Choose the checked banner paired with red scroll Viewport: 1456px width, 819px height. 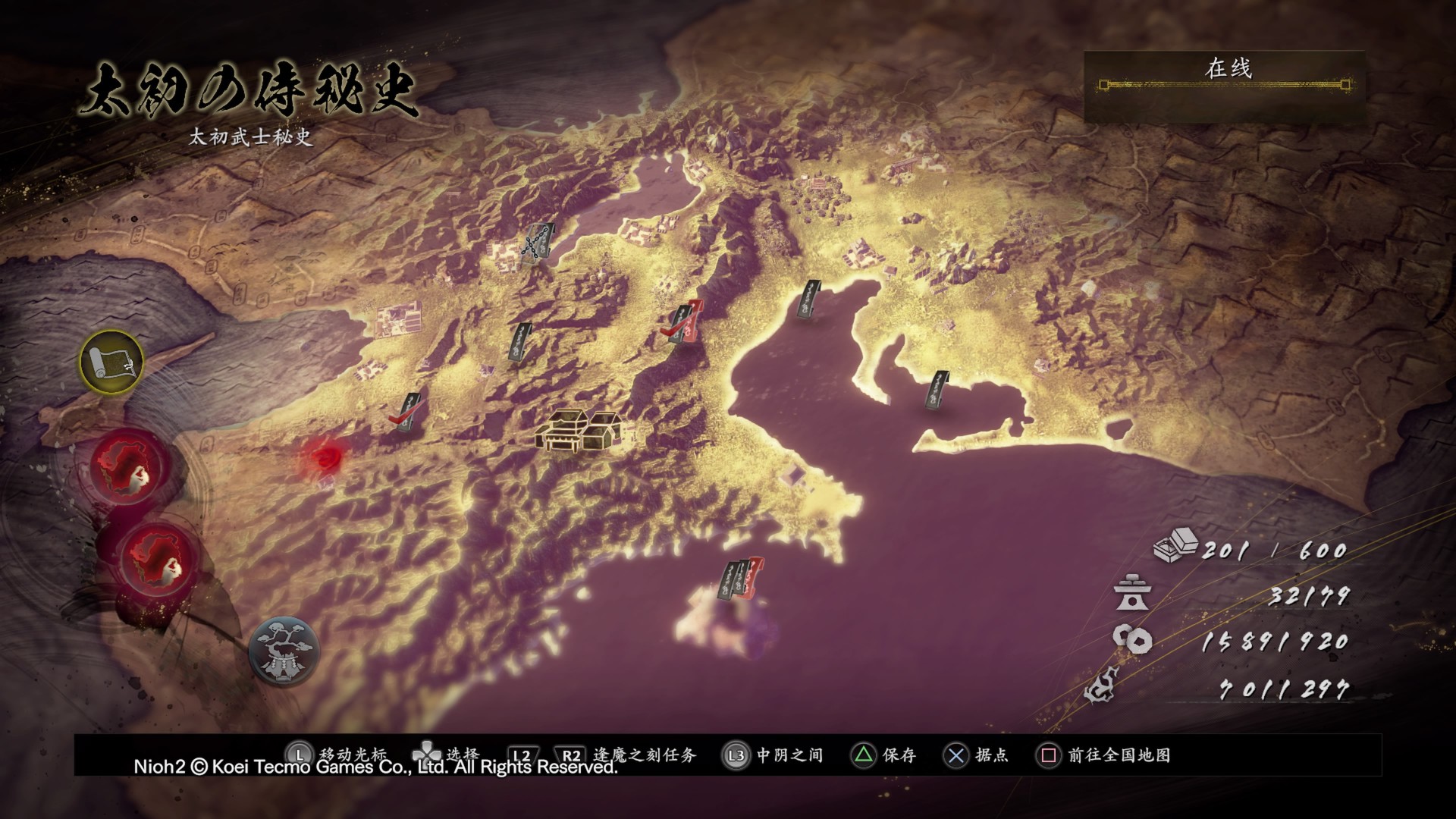tap(684, 325)
